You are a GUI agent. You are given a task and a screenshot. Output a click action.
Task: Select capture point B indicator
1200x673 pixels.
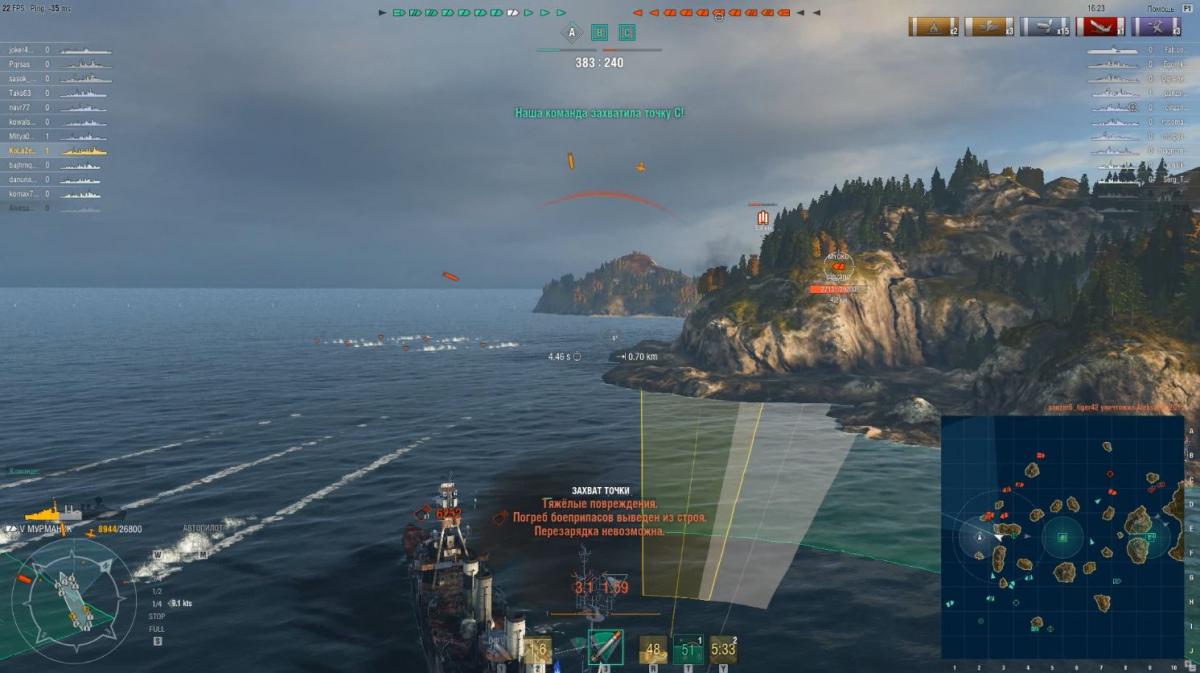(x=599, y=33)
